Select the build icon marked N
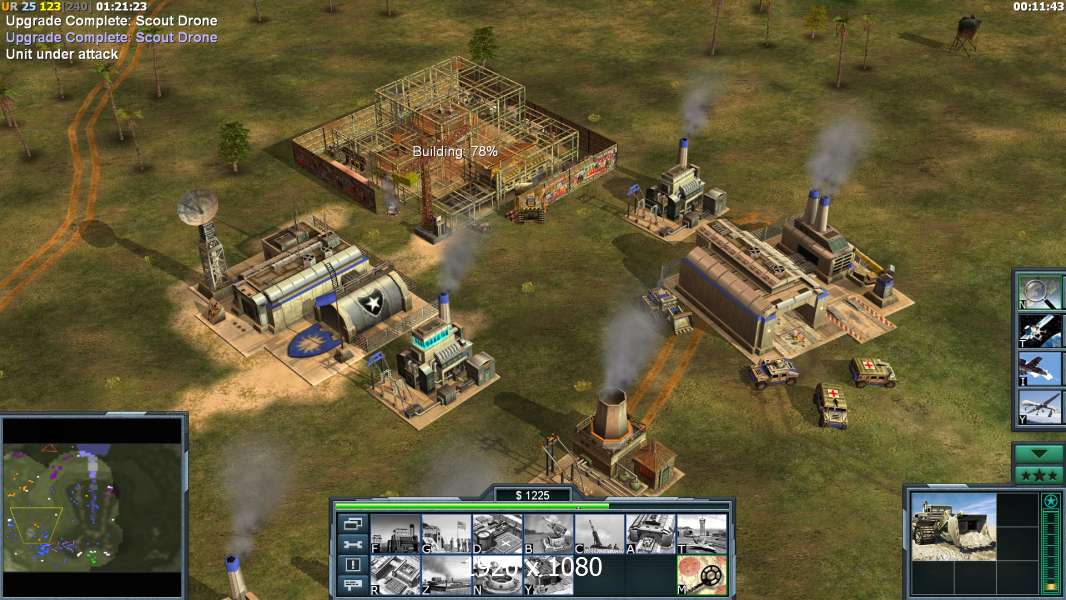 point(497,575)
